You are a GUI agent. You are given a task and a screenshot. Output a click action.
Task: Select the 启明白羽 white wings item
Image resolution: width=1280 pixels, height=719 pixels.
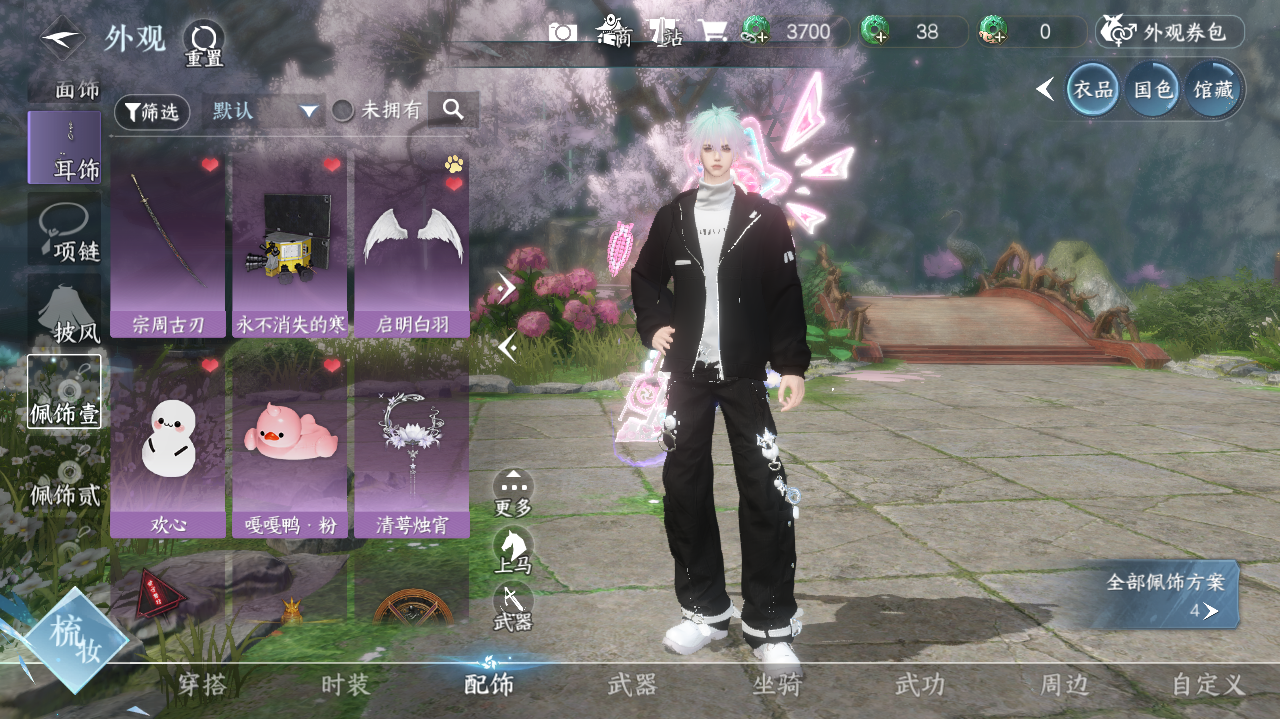[412, 244]
